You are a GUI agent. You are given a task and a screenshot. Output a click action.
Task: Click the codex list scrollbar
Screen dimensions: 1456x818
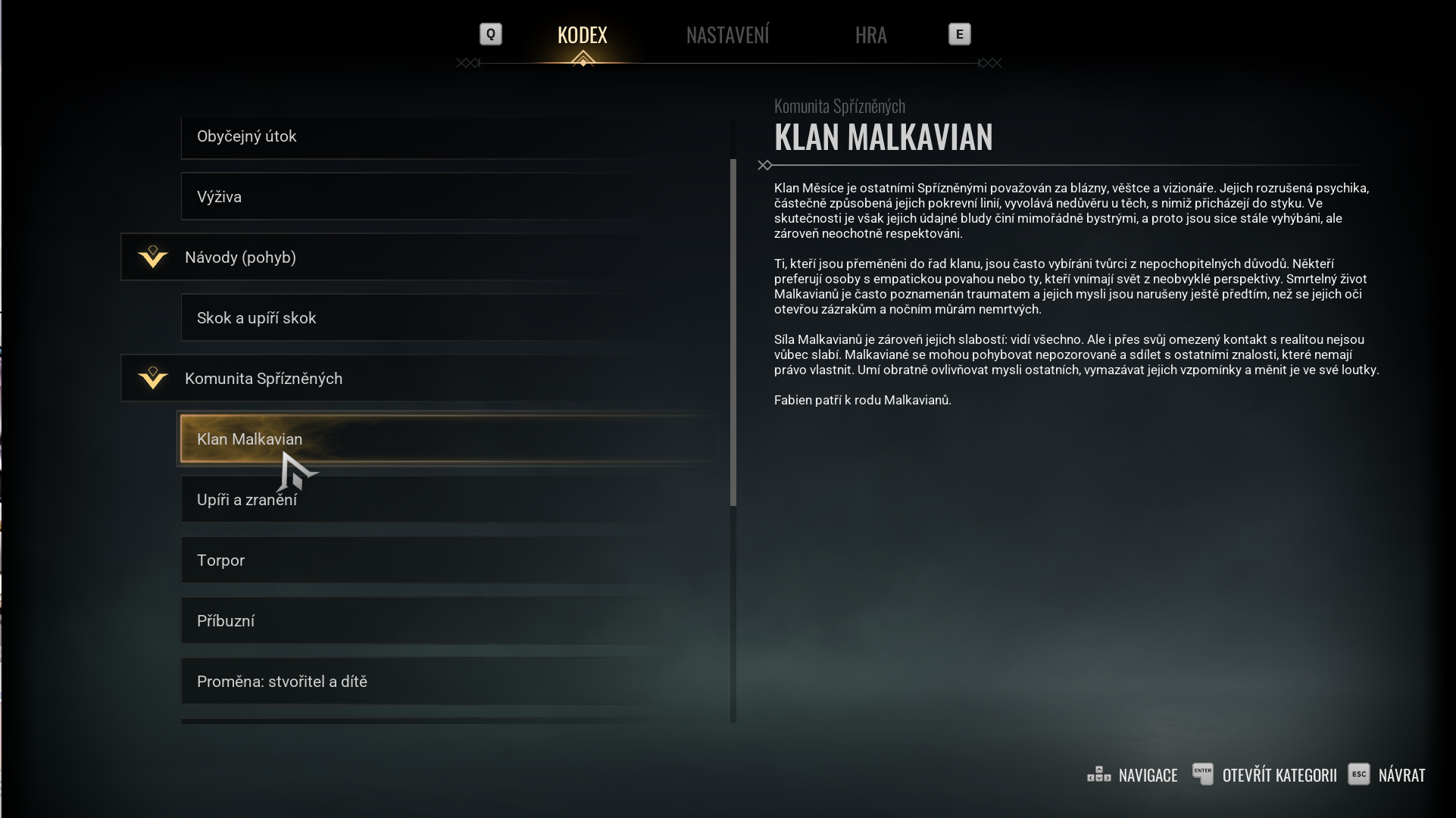point(733,332)
